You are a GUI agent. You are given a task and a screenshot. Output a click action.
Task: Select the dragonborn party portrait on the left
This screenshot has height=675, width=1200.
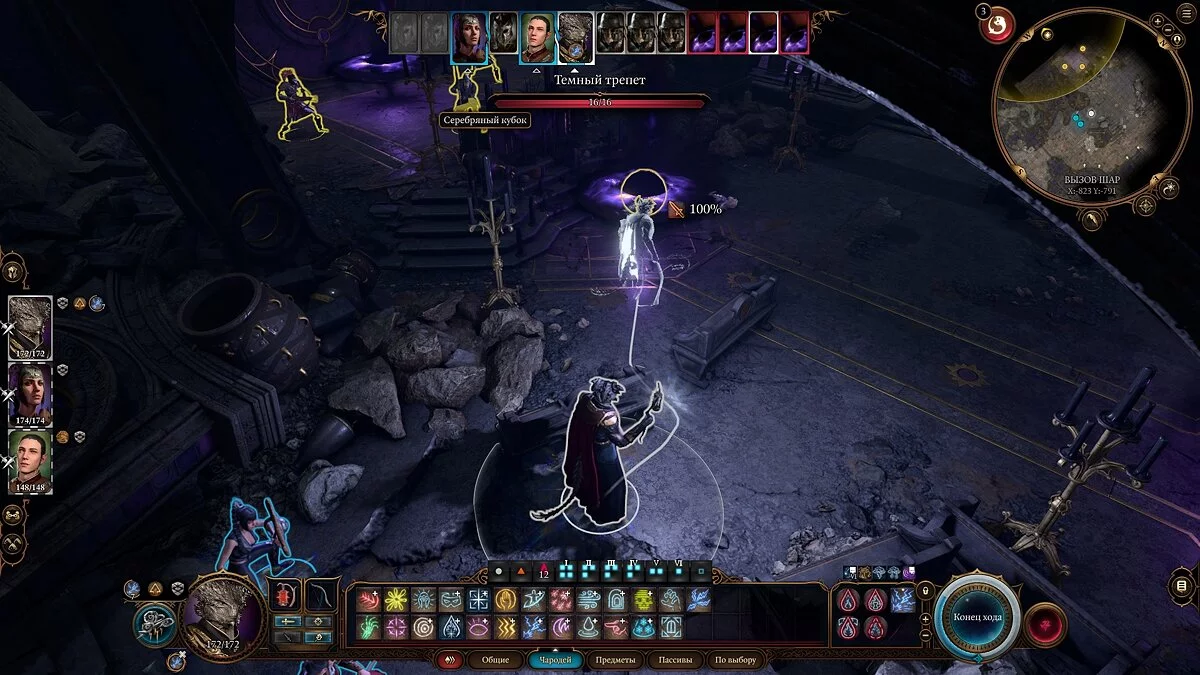[x=29, y=328]
